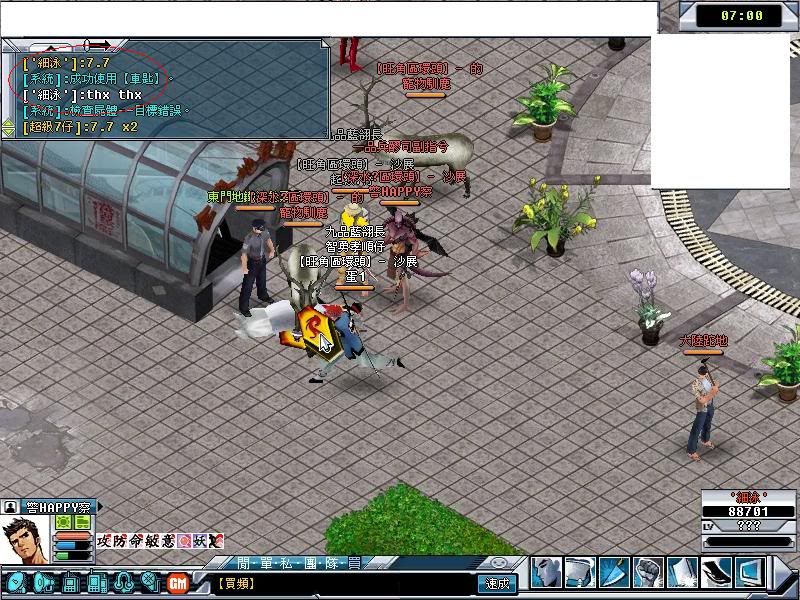Open the face profile icon in toolbar
Viewport: 800px width, 600px height.
tap(546, 573)
